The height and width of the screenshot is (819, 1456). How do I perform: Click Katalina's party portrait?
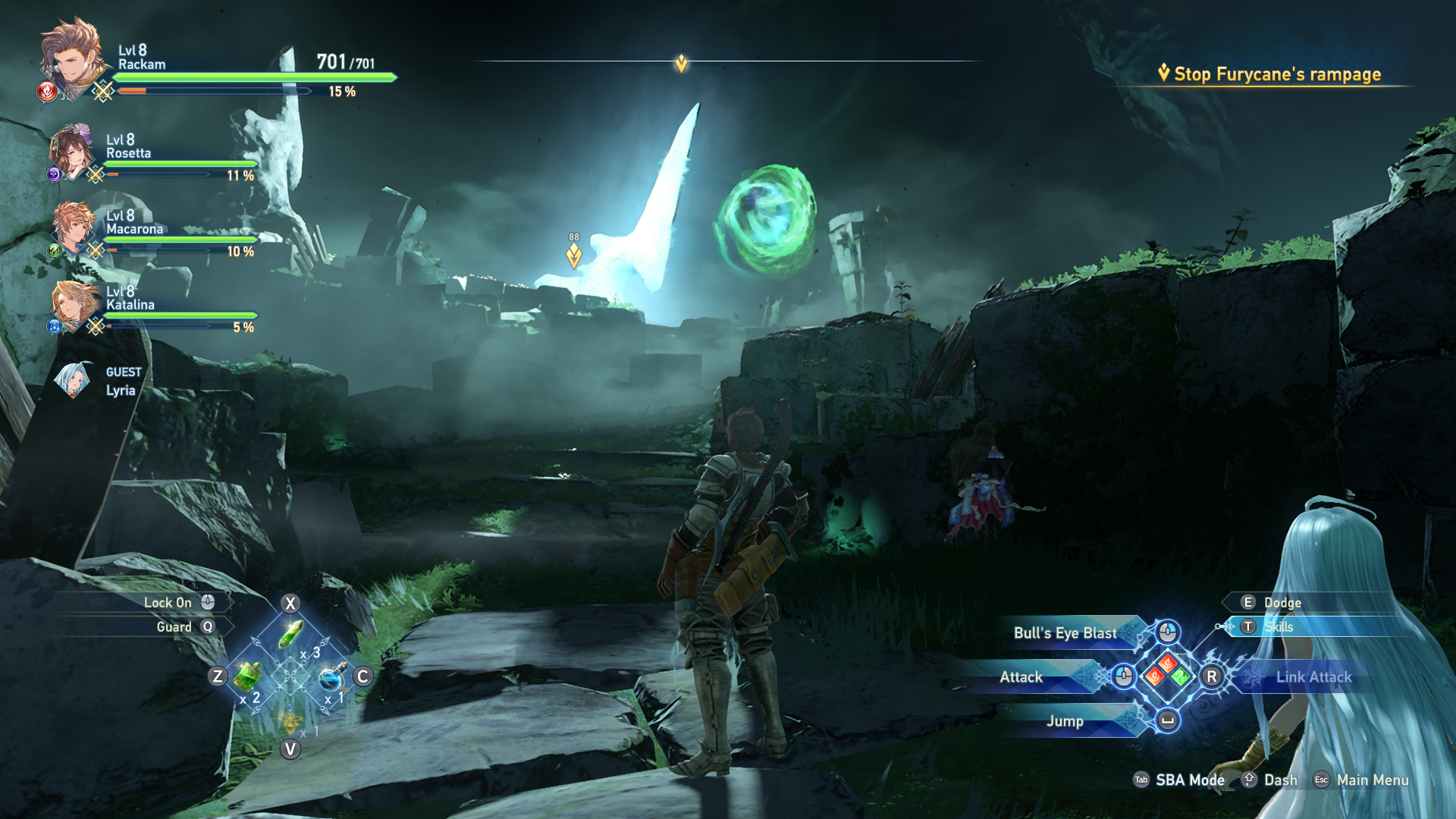click(x=75, y=304)
